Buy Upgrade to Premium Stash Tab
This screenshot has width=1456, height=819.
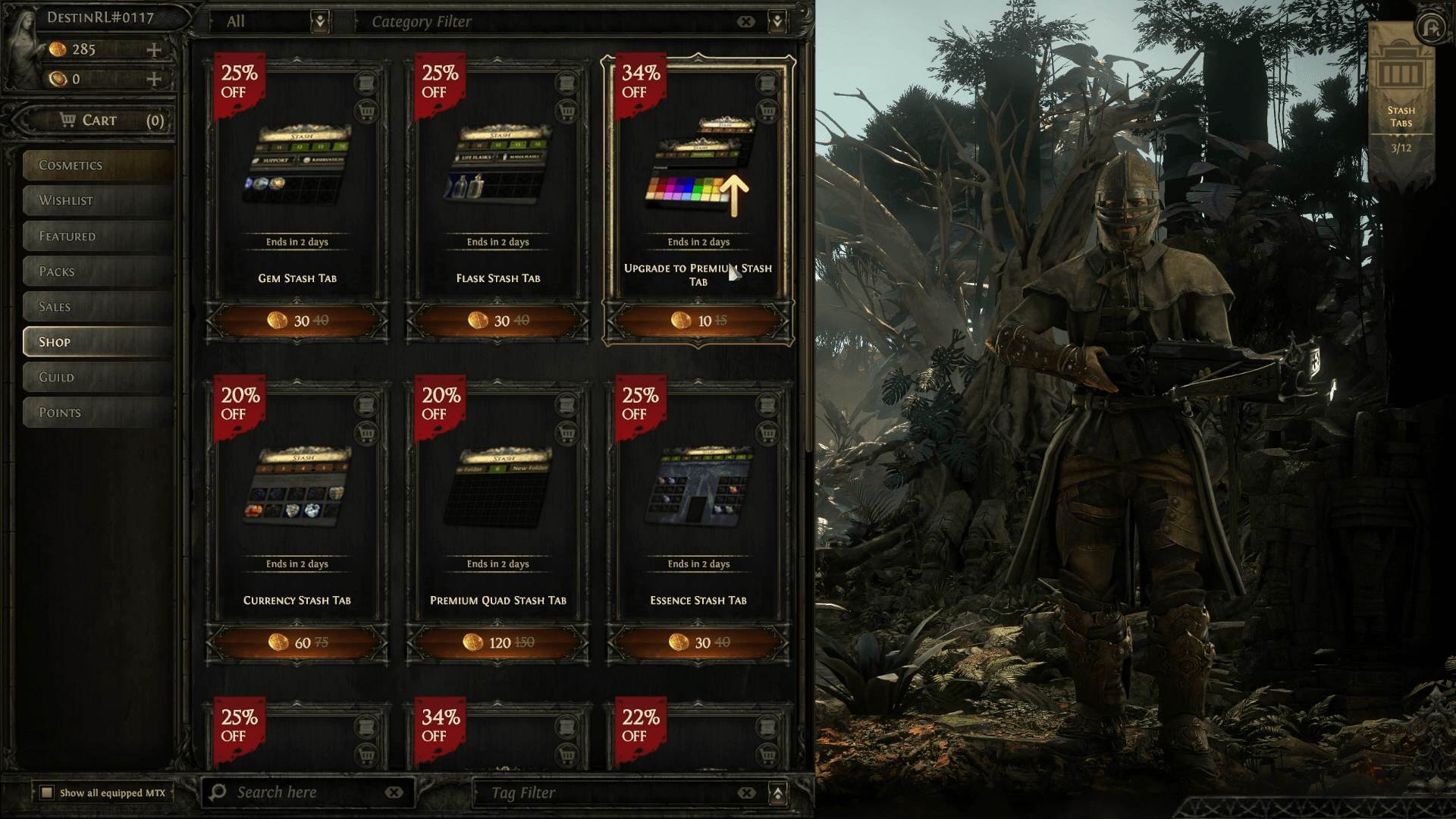click(x=698, y=321)
